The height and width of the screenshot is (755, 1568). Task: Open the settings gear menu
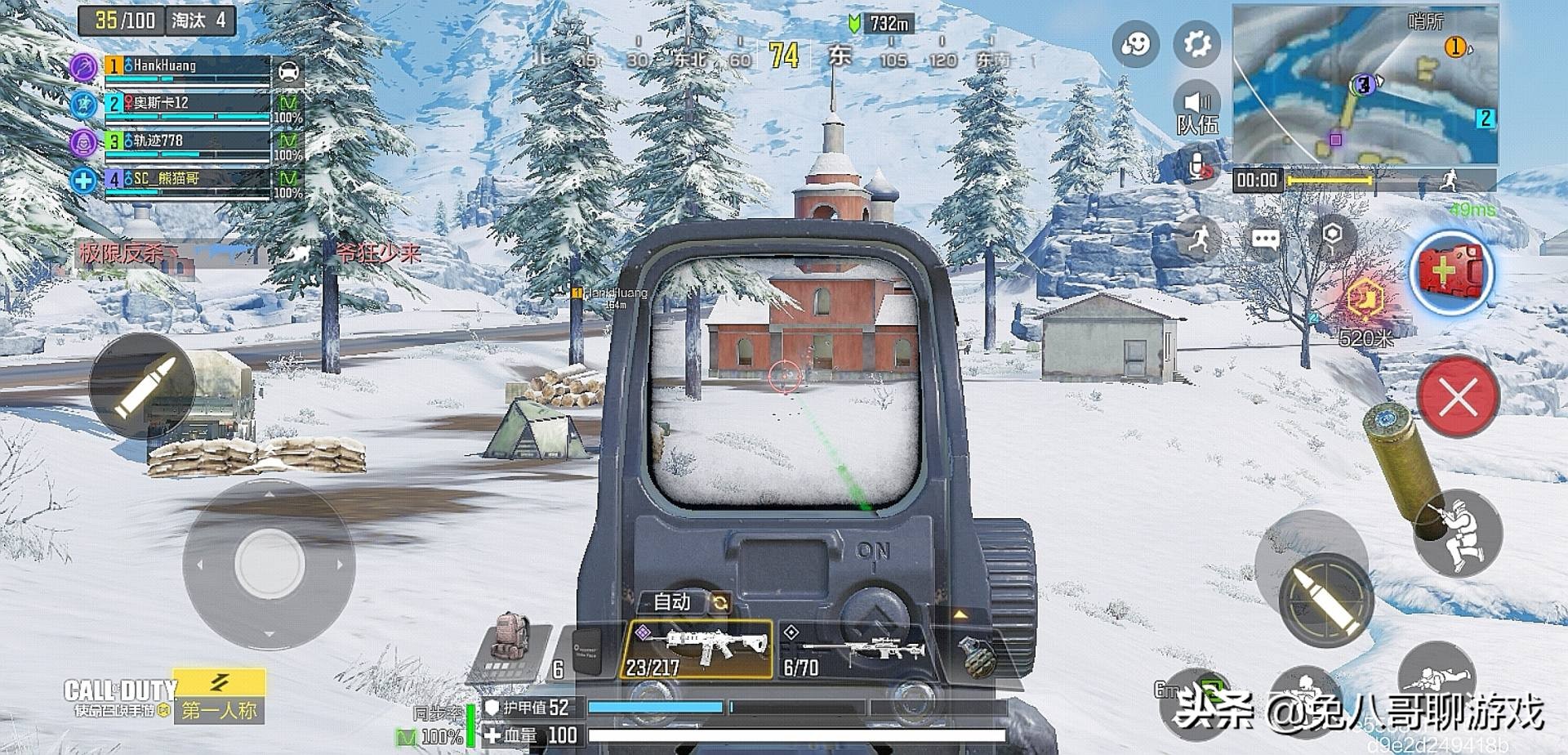click(x=1196, y=42)
